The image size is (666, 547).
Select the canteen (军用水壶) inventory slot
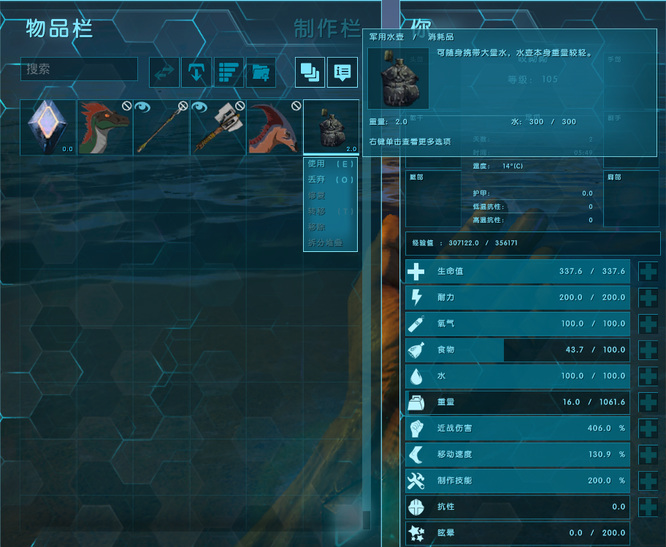pos(330,127)
